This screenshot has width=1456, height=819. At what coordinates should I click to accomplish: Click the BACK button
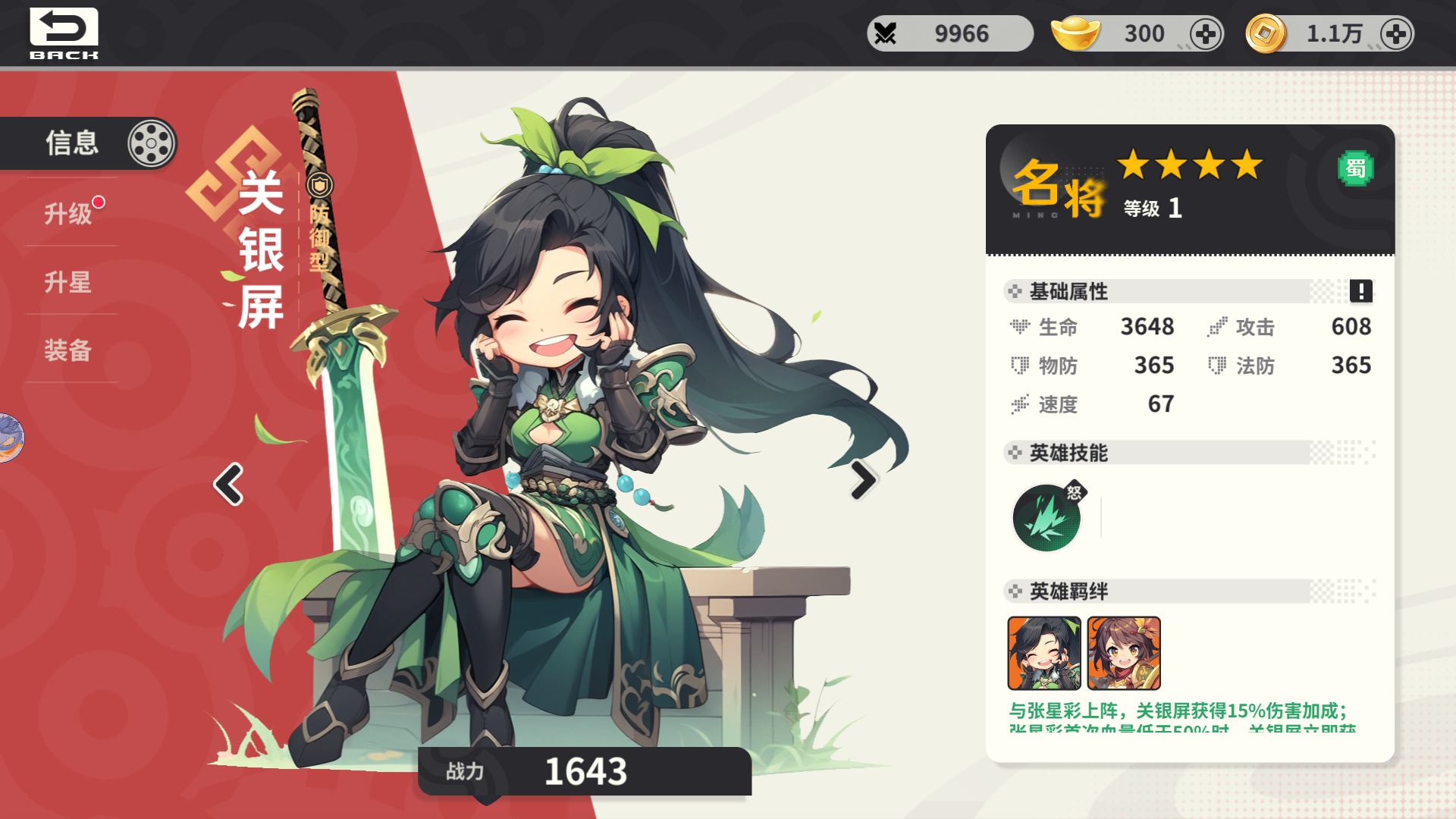tap(64, 32)
